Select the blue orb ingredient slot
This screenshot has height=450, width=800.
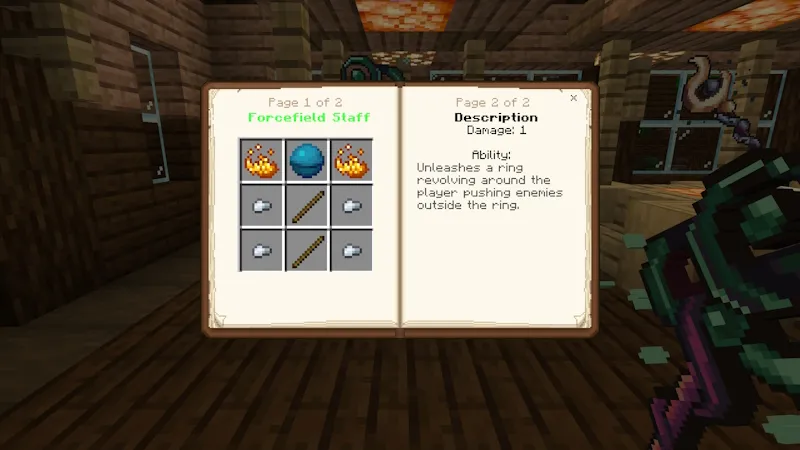coord(305,160)
